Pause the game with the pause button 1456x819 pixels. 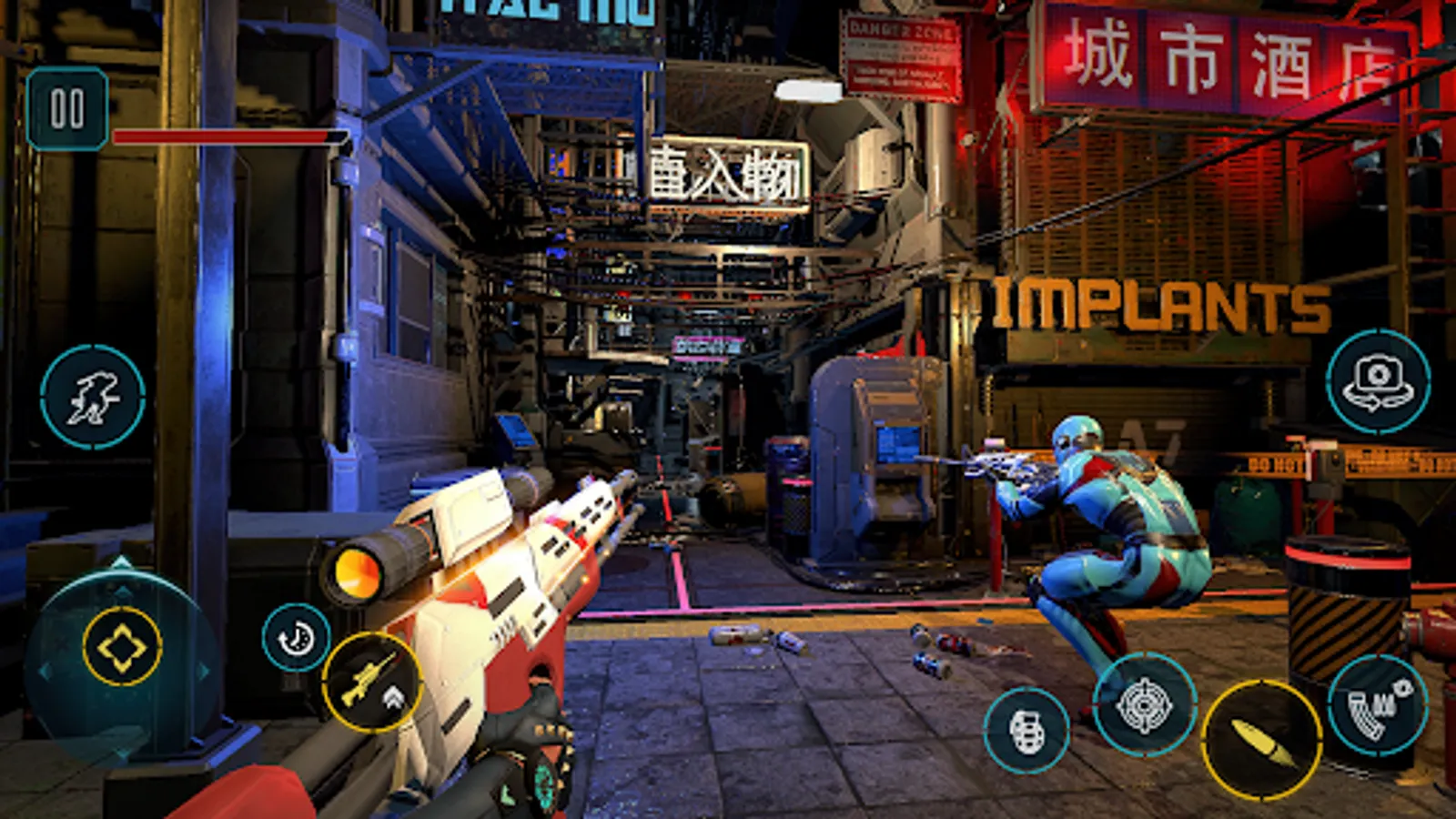click(67, 109)
